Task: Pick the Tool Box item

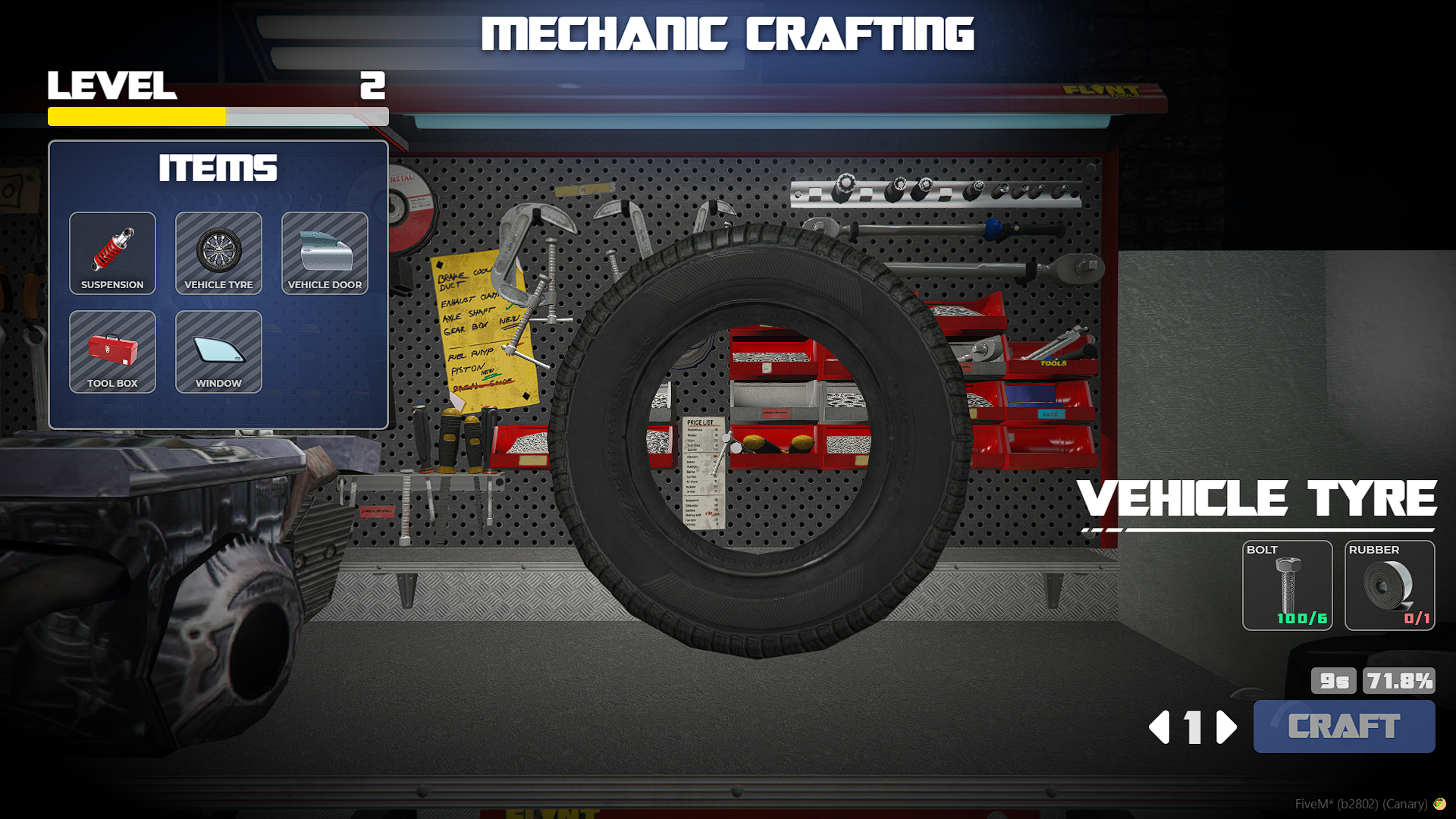Action: (x=112, y=352)
